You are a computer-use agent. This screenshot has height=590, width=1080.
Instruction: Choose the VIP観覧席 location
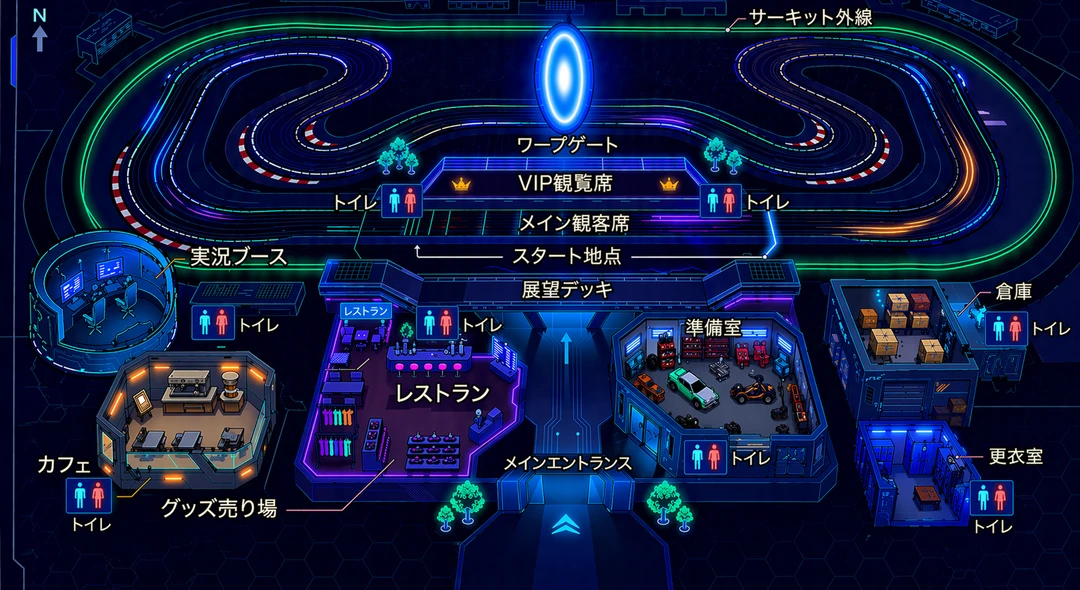coord(565,184)
